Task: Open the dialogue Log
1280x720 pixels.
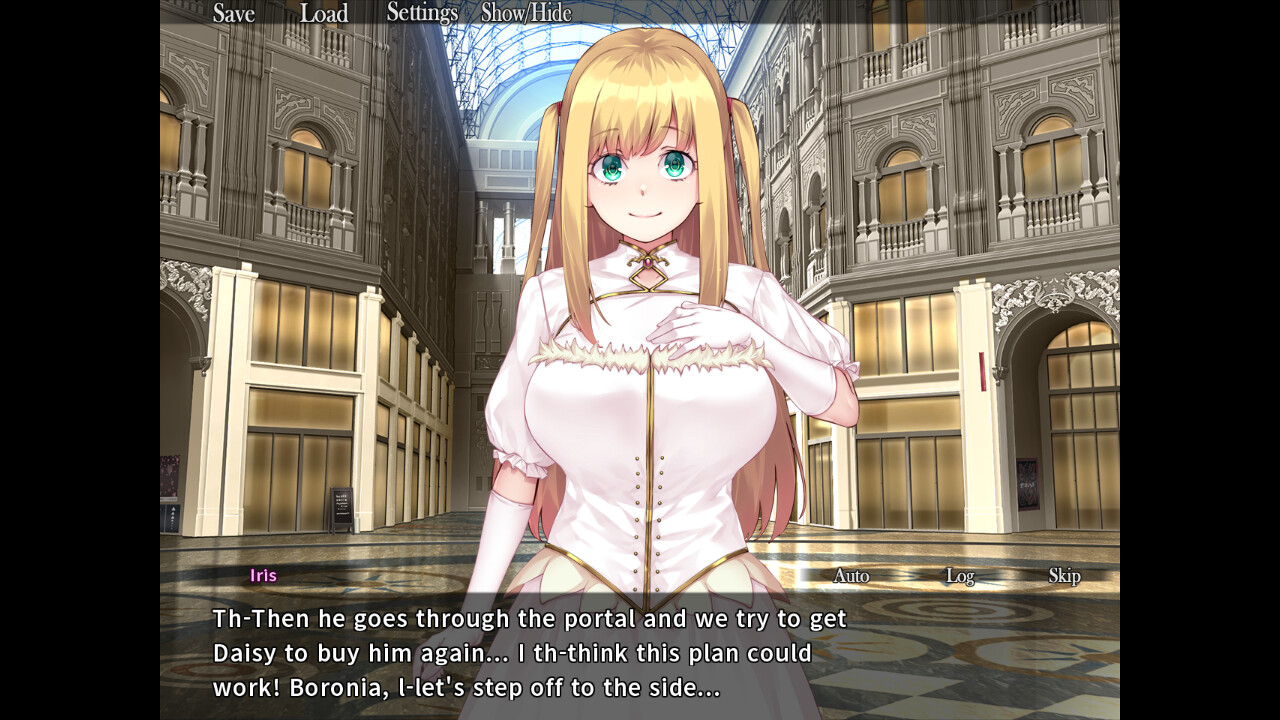Action: pos(961,576)
